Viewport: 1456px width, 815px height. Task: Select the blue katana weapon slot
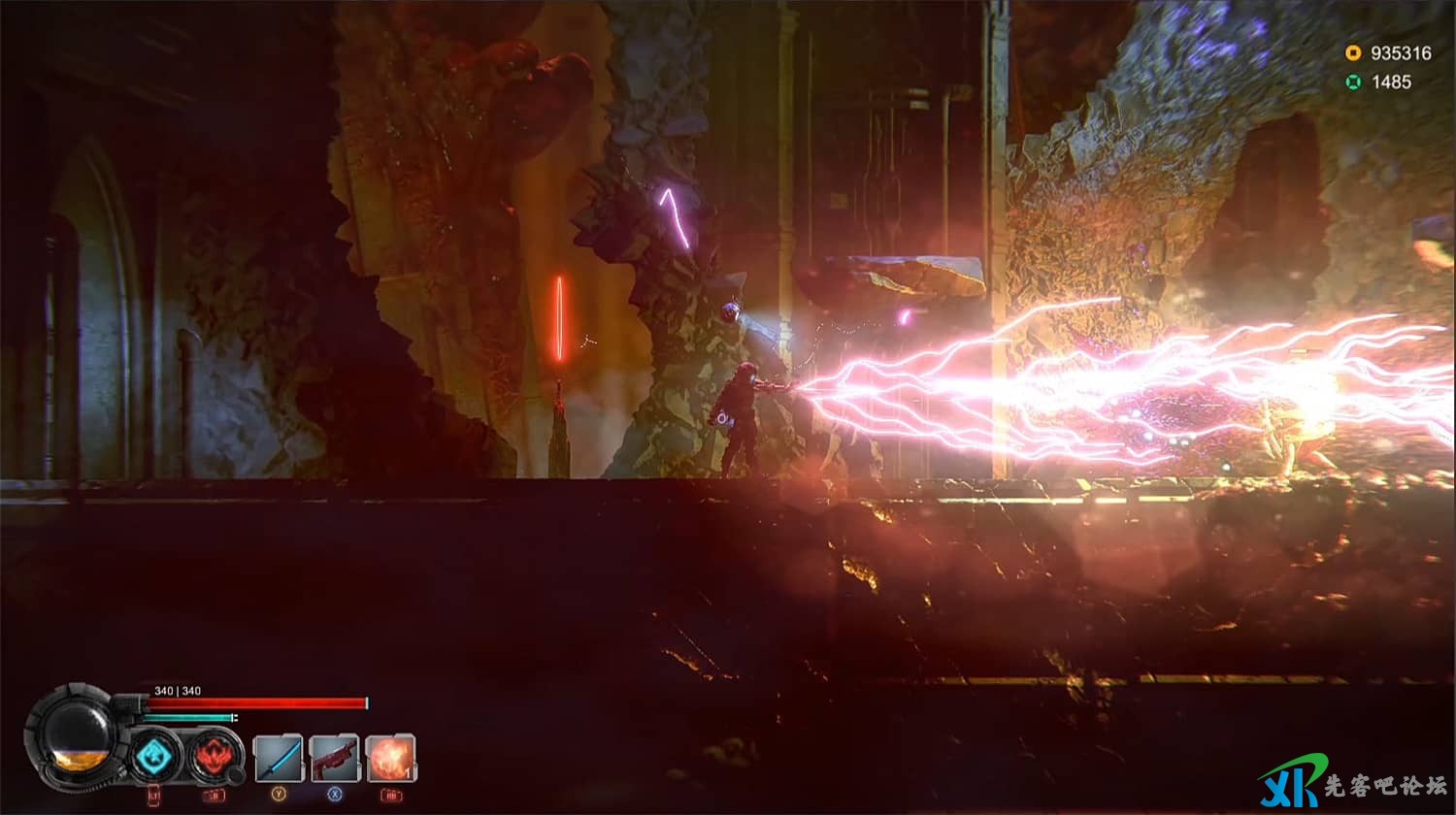[x=279, y=759]
